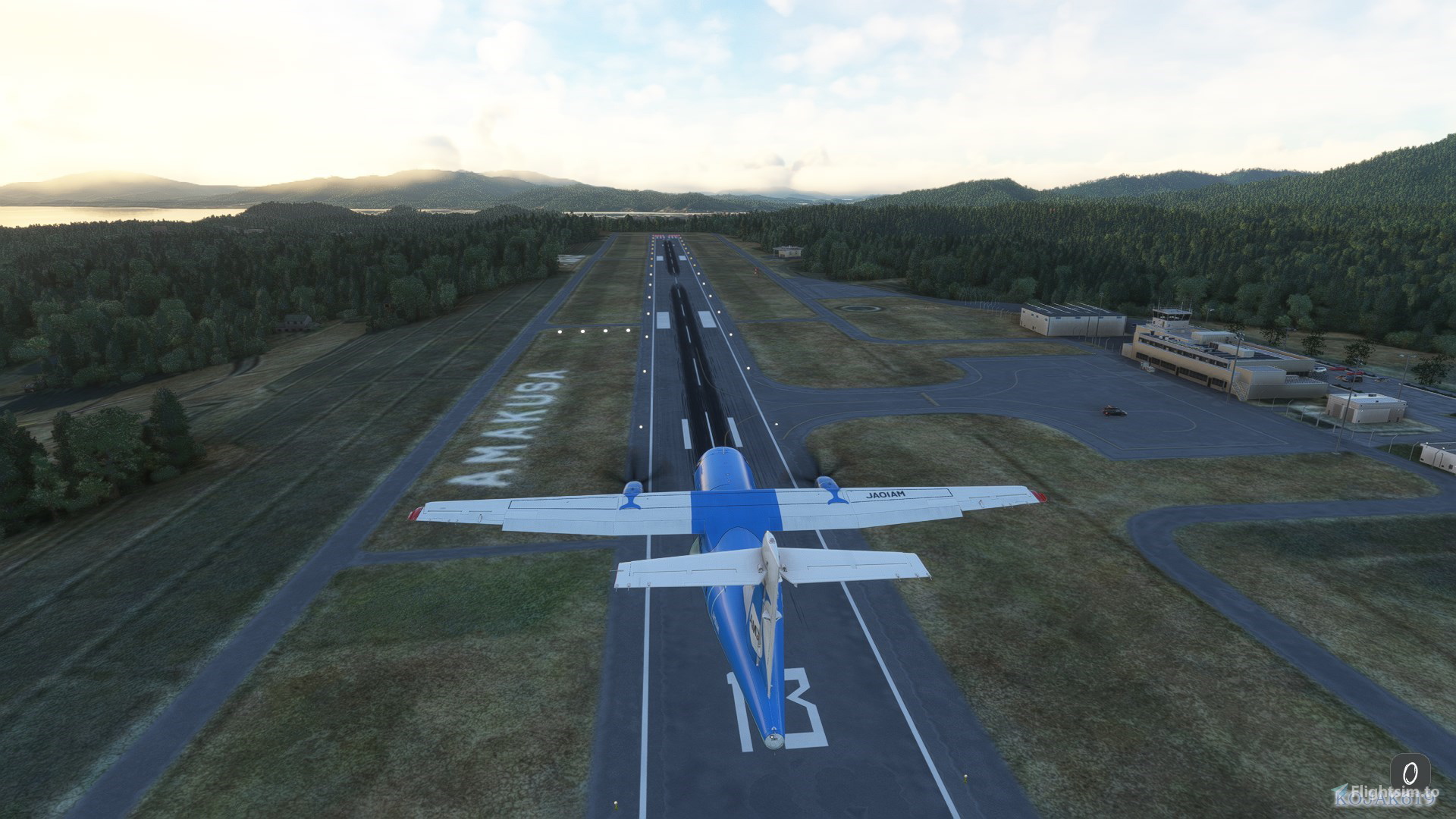The height and width of the screenshot is (819, 1456).
Task: Click the dark rounded badge showing 0
Action: pos(1410,773)
